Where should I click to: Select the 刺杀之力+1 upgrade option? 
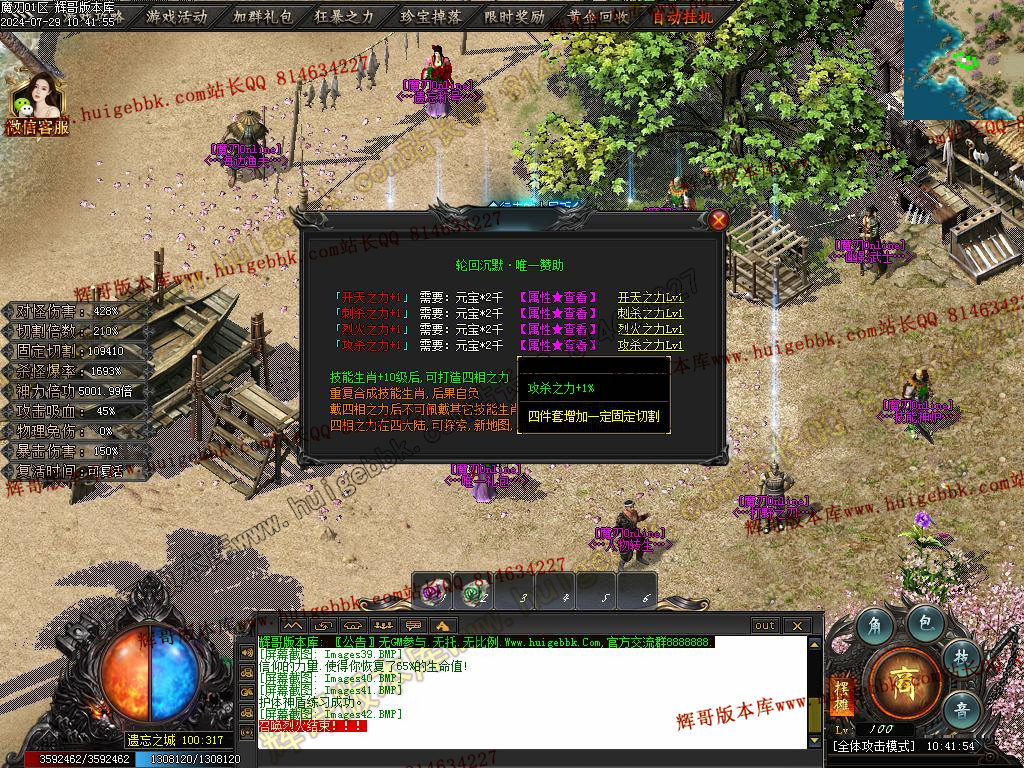coord(371,313)
